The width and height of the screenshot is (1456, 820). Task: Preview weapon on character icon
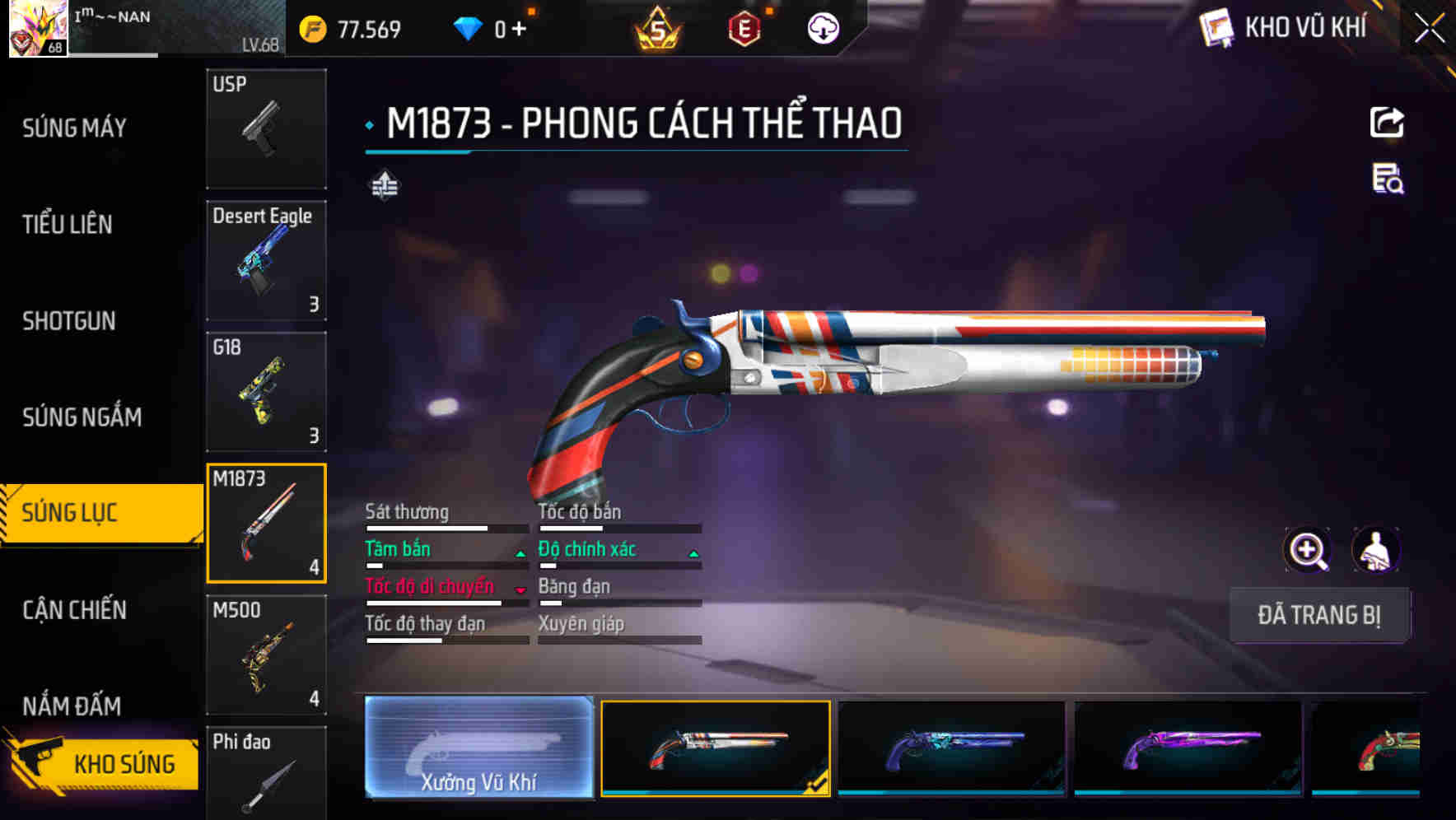(1375, 550)
